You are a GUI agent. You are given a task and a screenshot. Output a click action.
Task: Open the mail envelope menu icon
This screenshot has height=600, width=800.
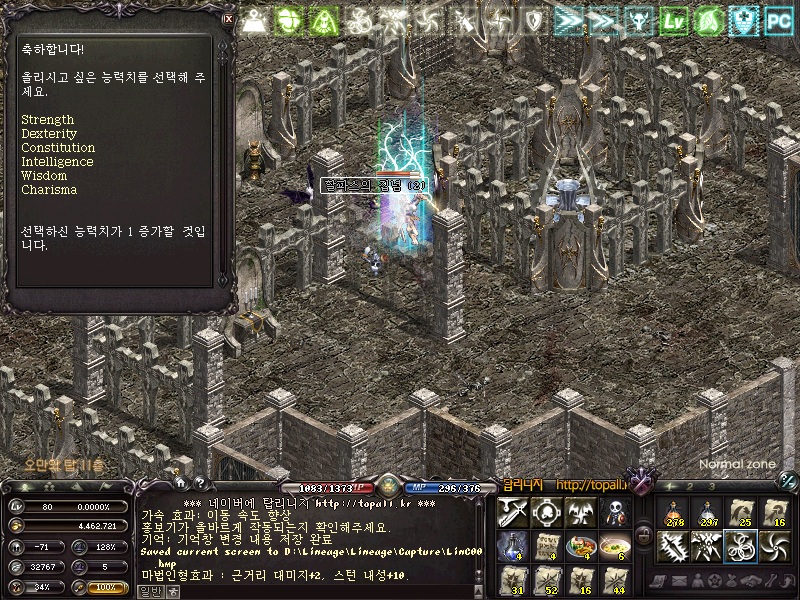click(x=675, y=580)
